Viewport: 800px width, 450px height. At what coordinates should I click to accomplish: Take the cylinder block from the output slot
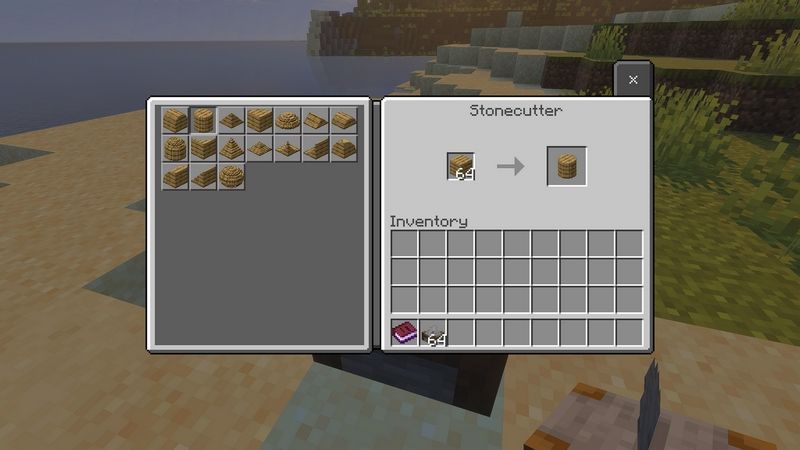coord(566,166)
